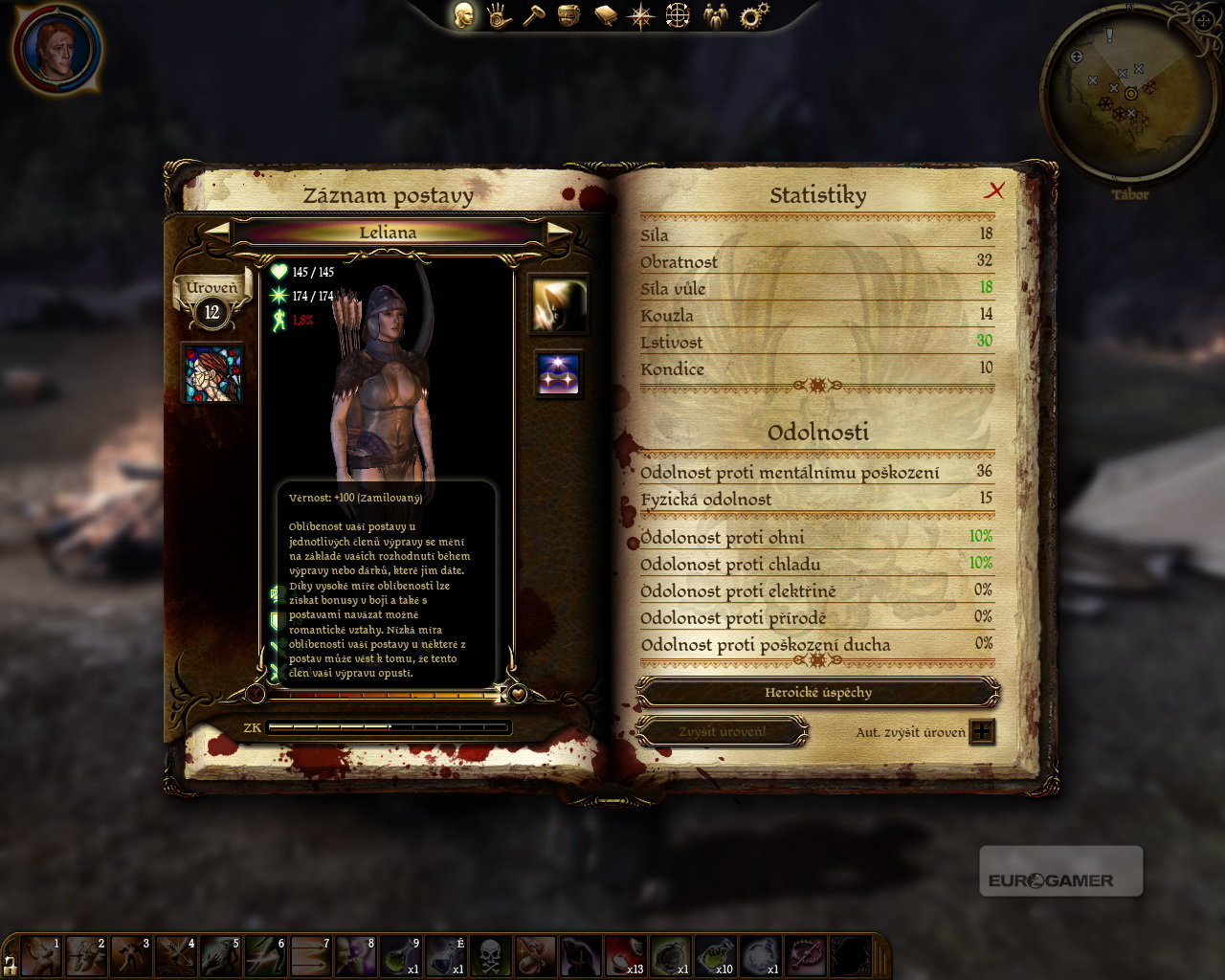Toggle the Aut. zvýšit úroveň plus box
Screen dimensions: 1225x980
tap(982, 732)
